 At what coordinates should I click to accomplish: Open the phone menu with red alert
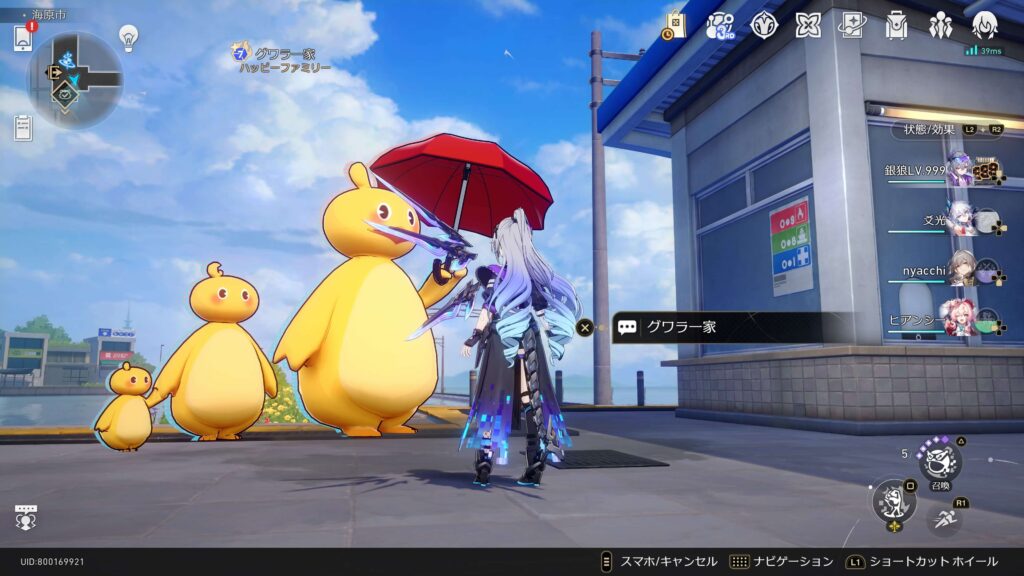coord(22,38)
